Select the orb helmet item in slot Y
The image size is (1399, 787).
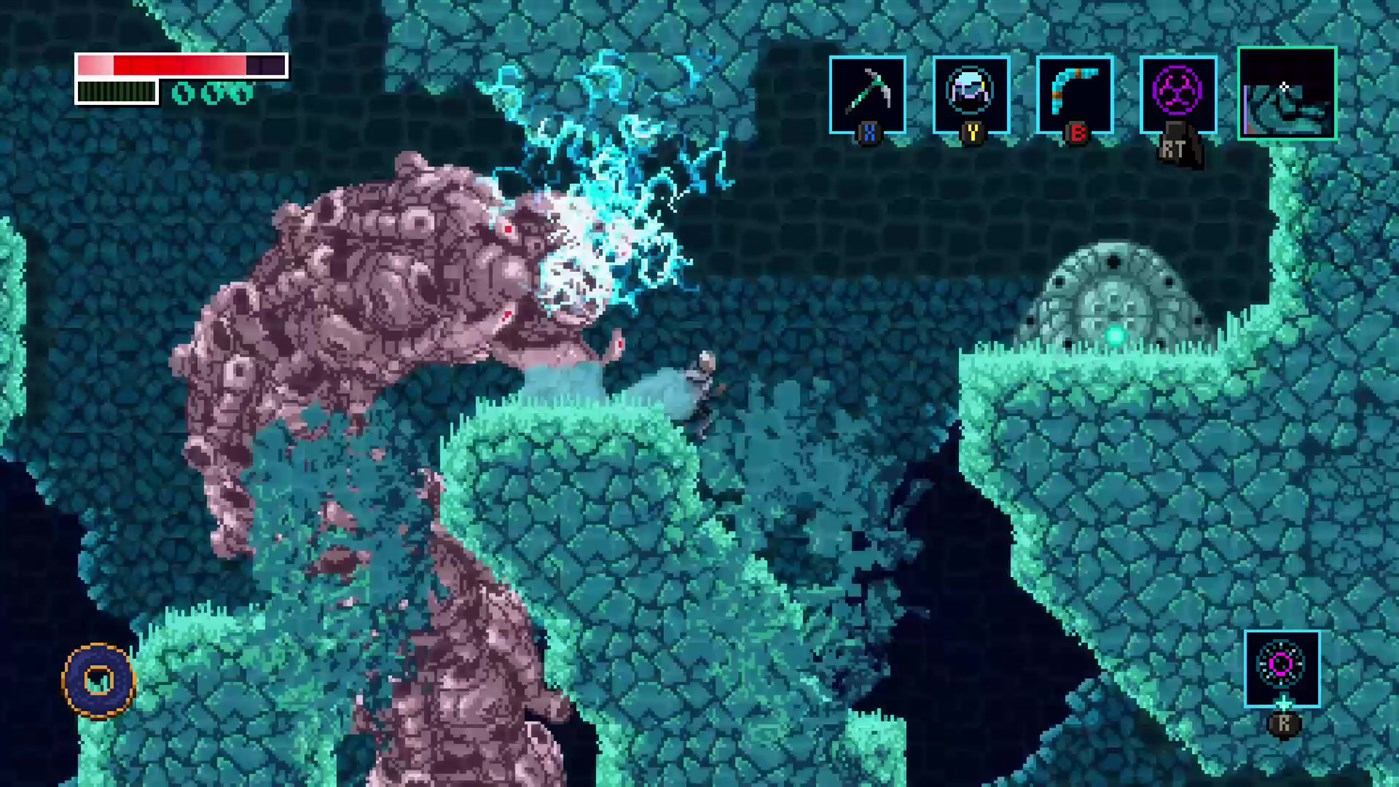pos(971,93)
